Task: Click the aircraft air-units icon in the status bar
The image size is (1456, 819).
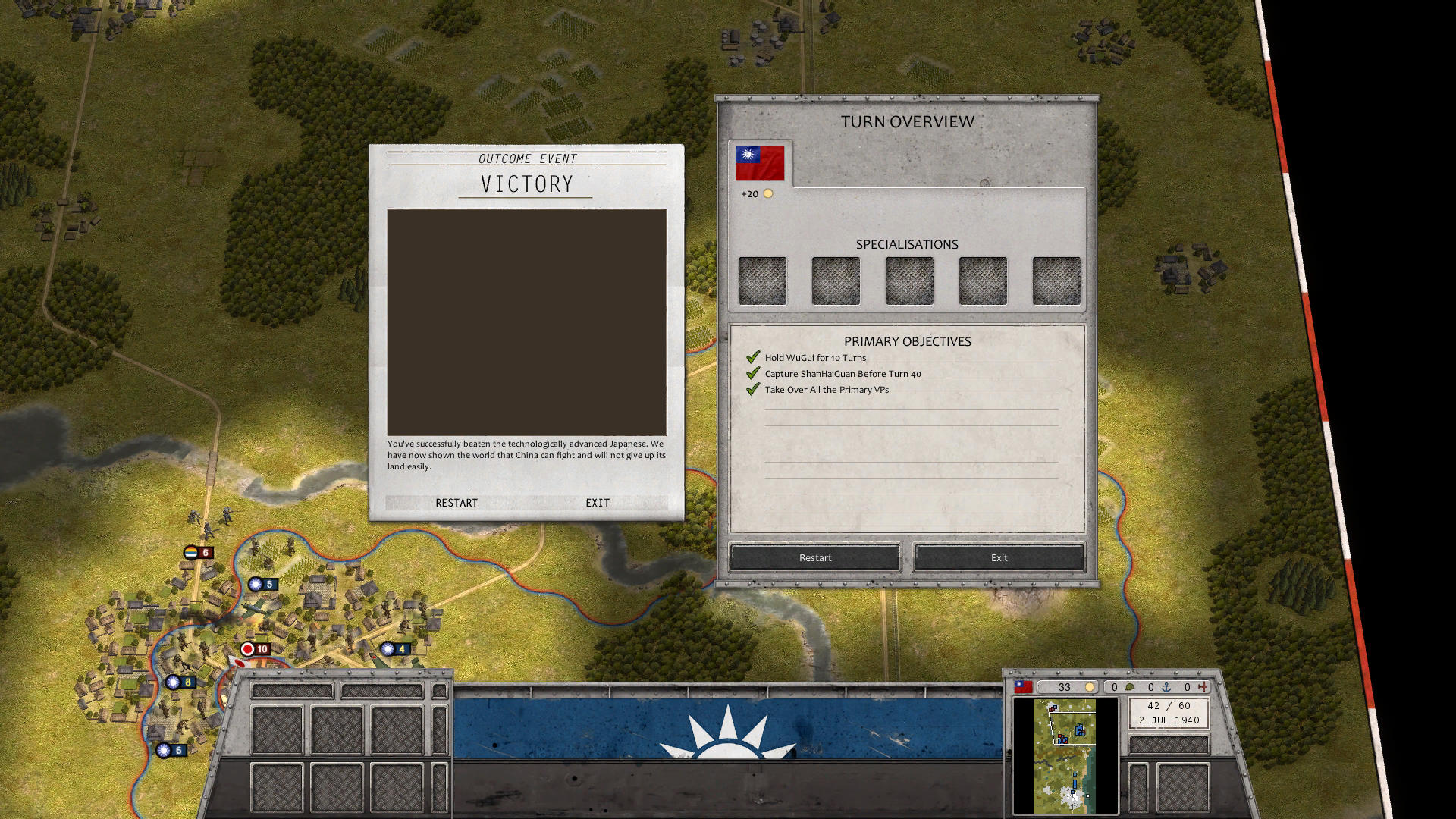Action: pos(1203,687)
